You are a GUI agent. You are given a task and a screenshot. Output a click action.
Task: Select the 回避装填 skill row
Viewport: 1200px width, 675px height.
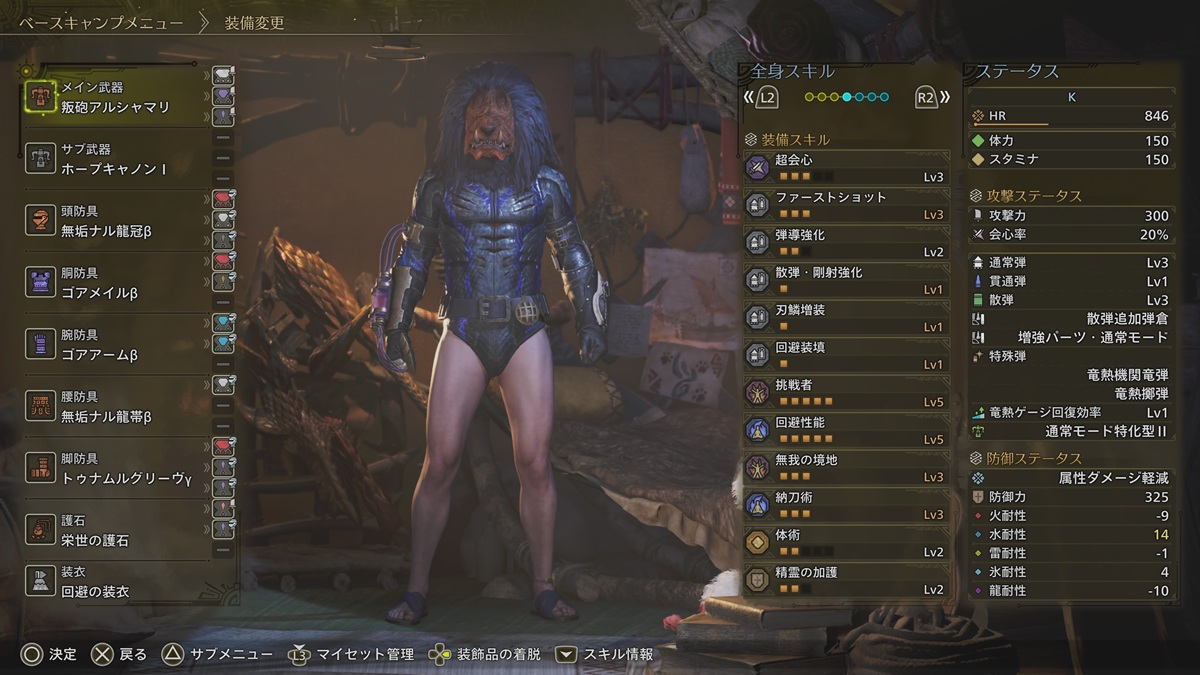[x=847, y=355]
